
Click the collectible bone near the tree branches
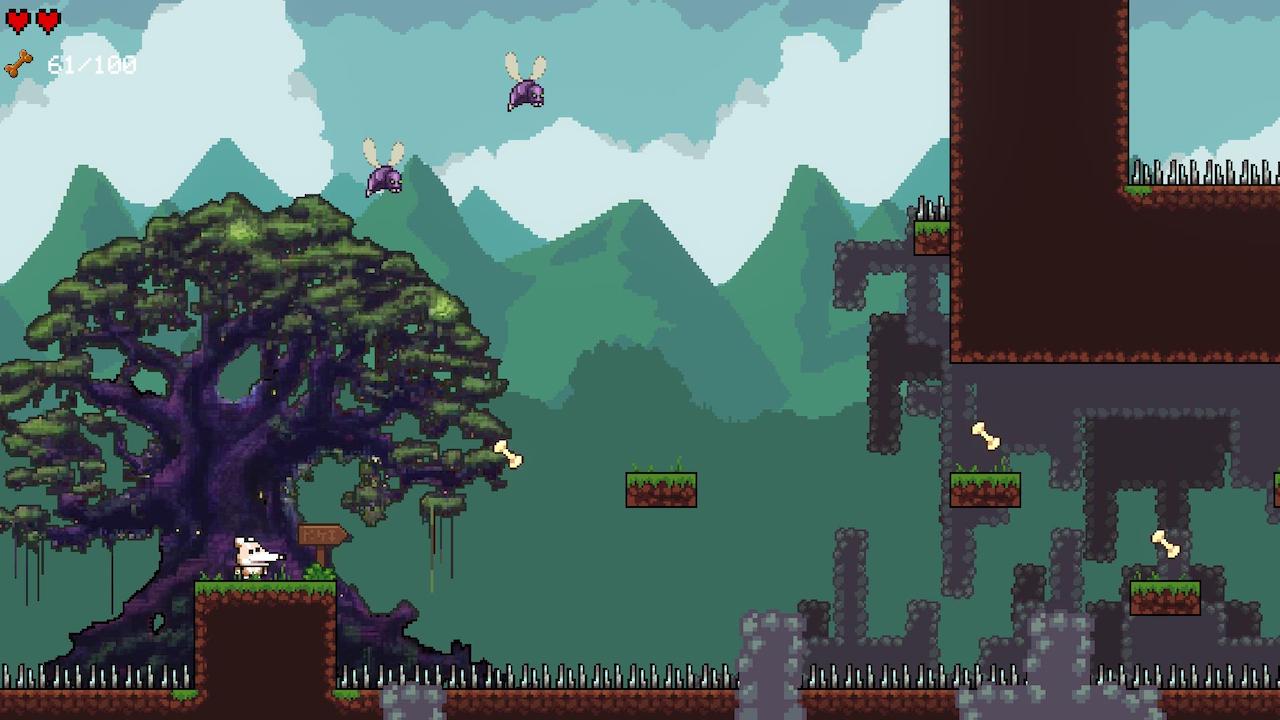(x=508, y=455)
